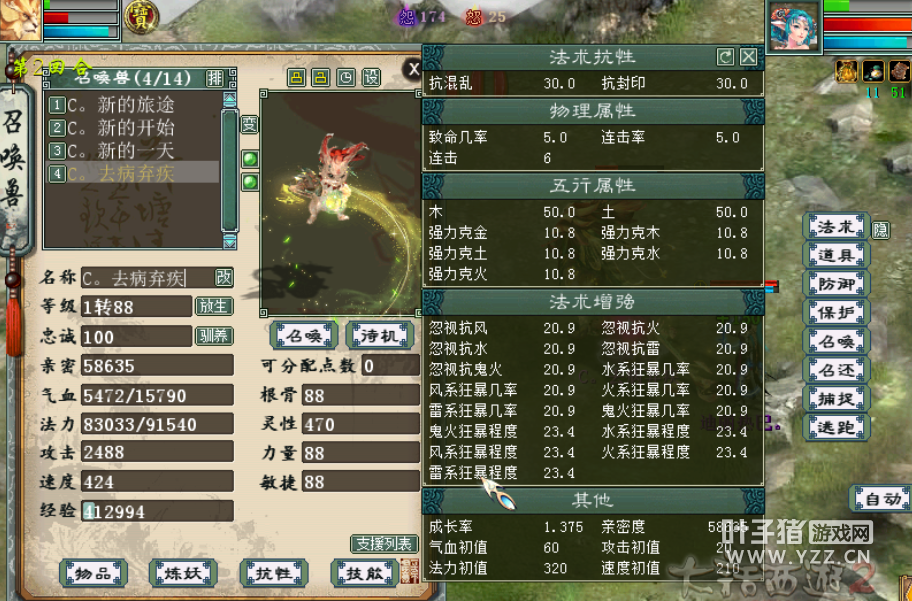Click the 变 transform button beside pet list

click(249, 125)
